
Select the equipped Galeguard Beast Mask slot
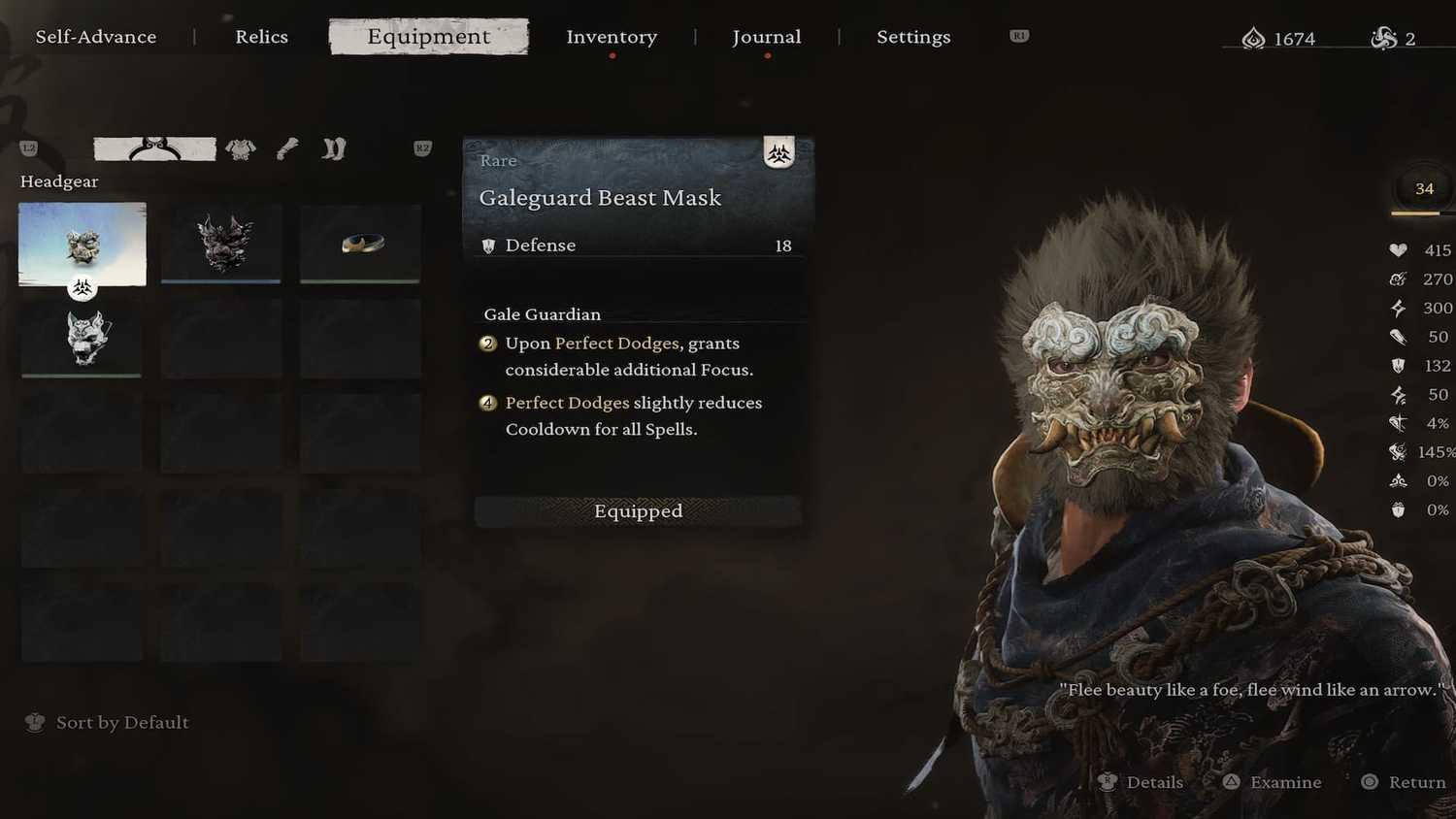click(83, 244)
